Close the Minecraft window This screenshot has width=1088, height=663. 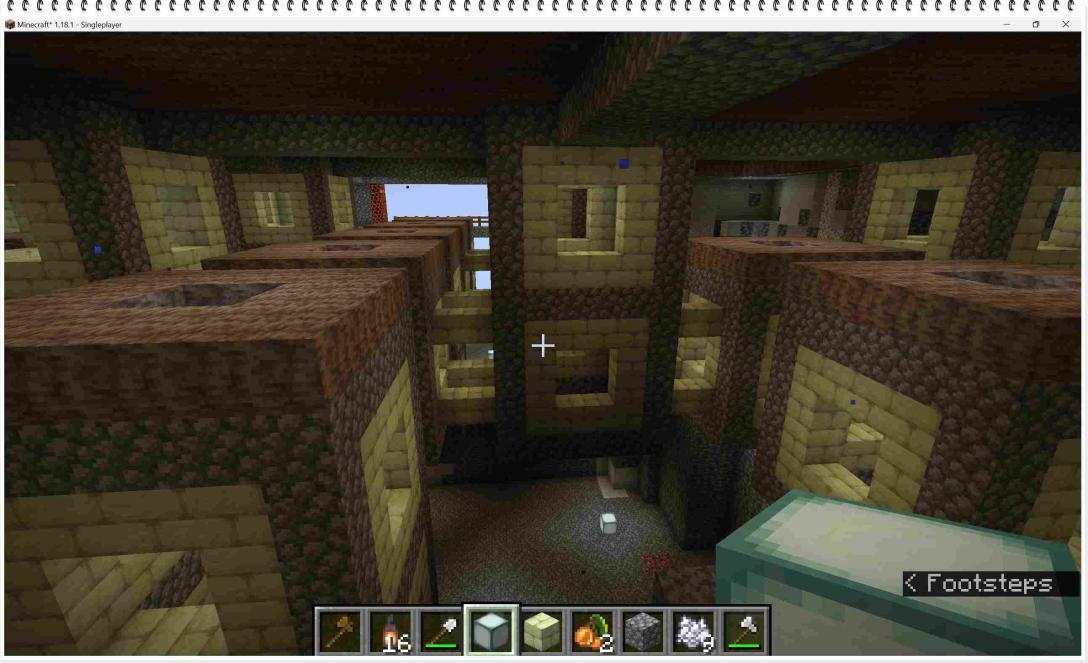pyautogui.click(x=1065, y=24)
